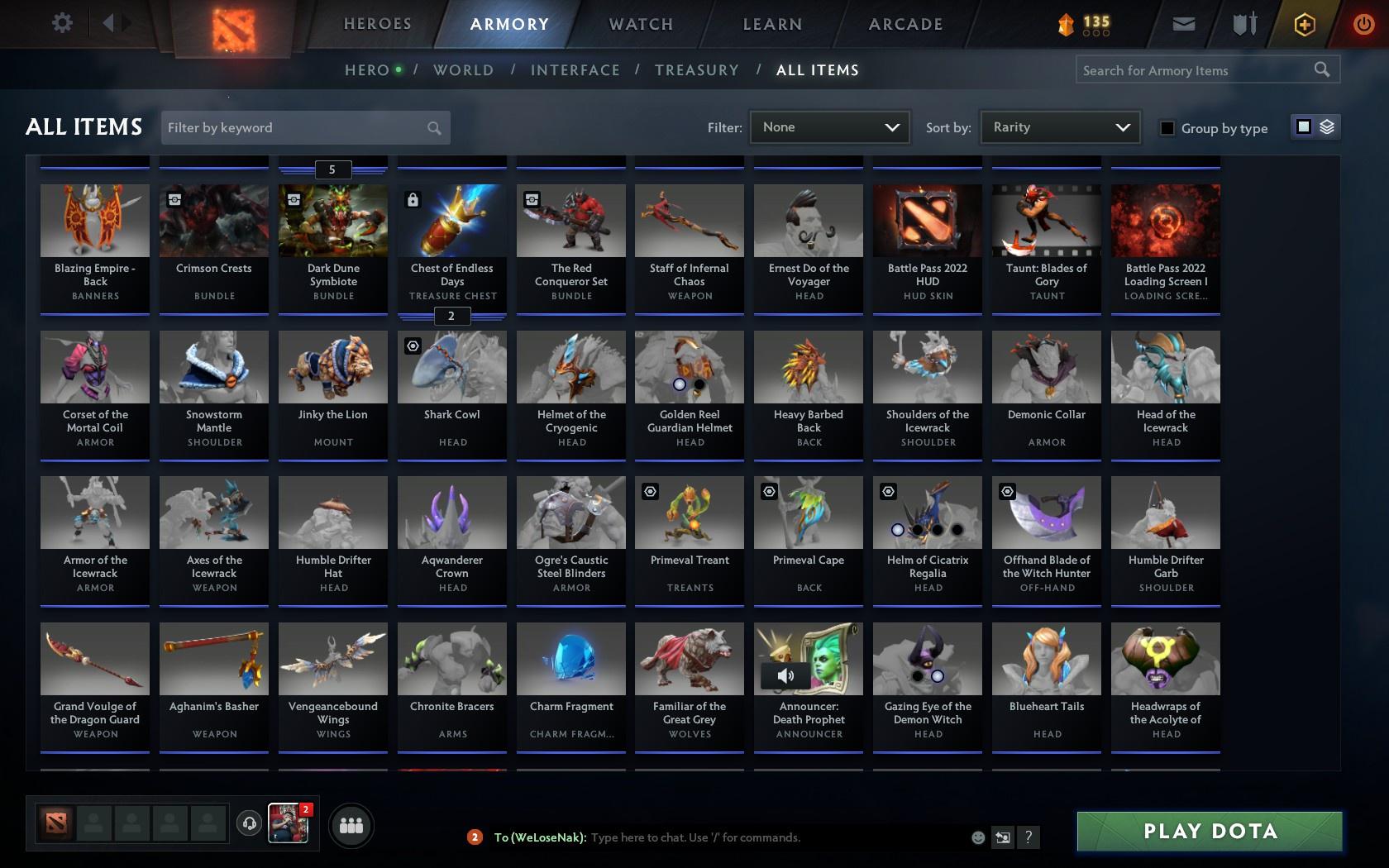Click the emoticon icon in the chat bar

pyautogui.click(x=976, y=837)
